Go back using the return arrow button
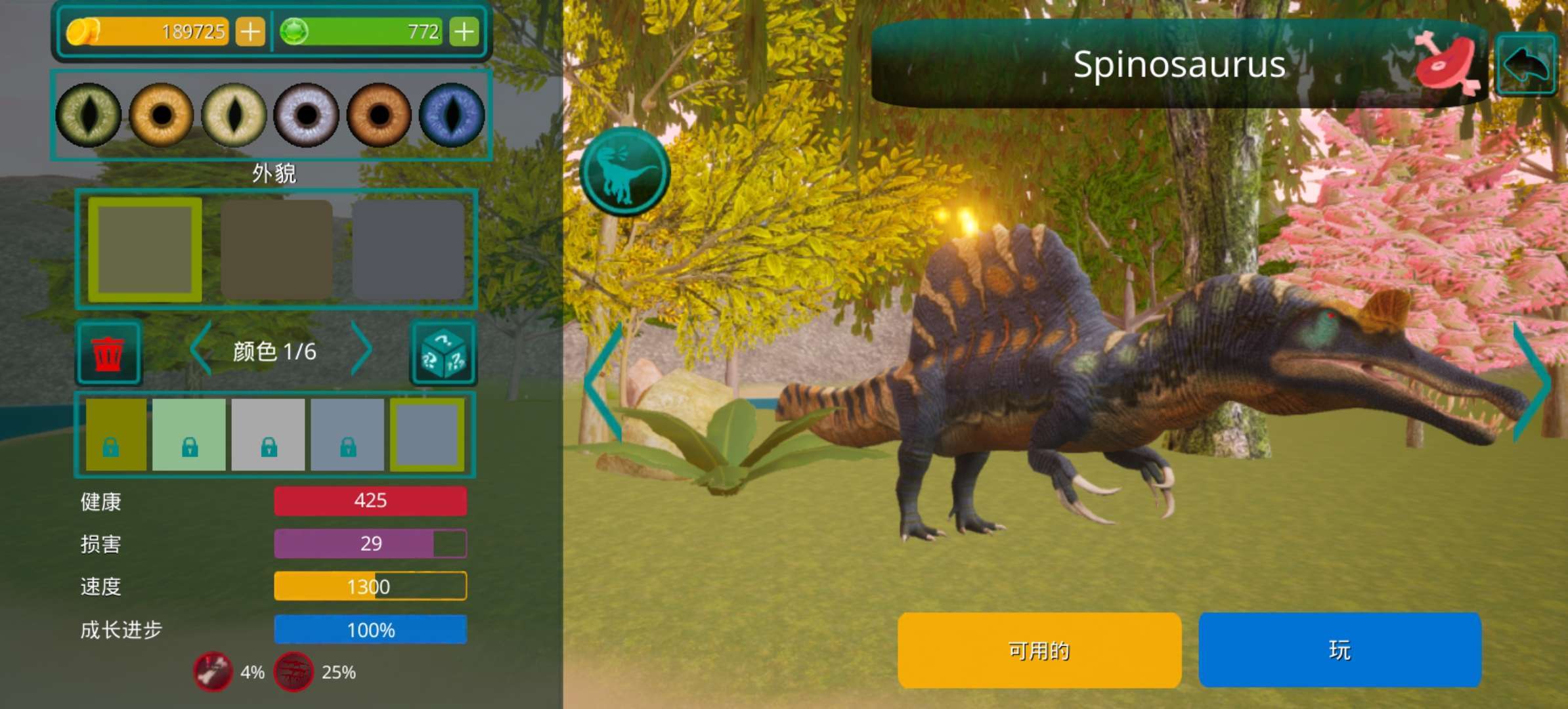The image size is (1568, 709). [x=1526, y=64]
